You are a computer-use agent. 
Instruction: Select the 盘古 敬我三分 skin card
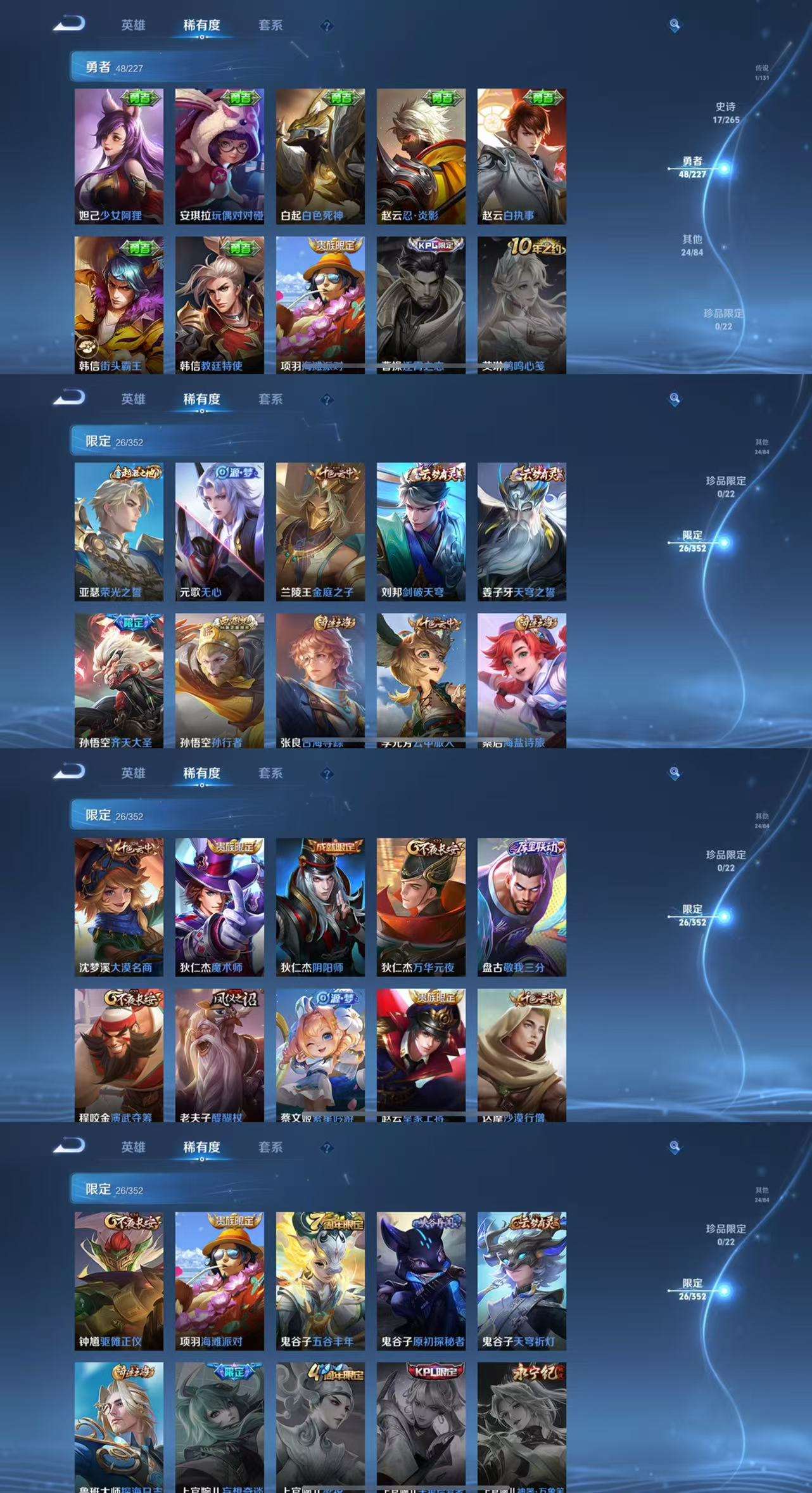pyautogui.click(x=521, y=906)
